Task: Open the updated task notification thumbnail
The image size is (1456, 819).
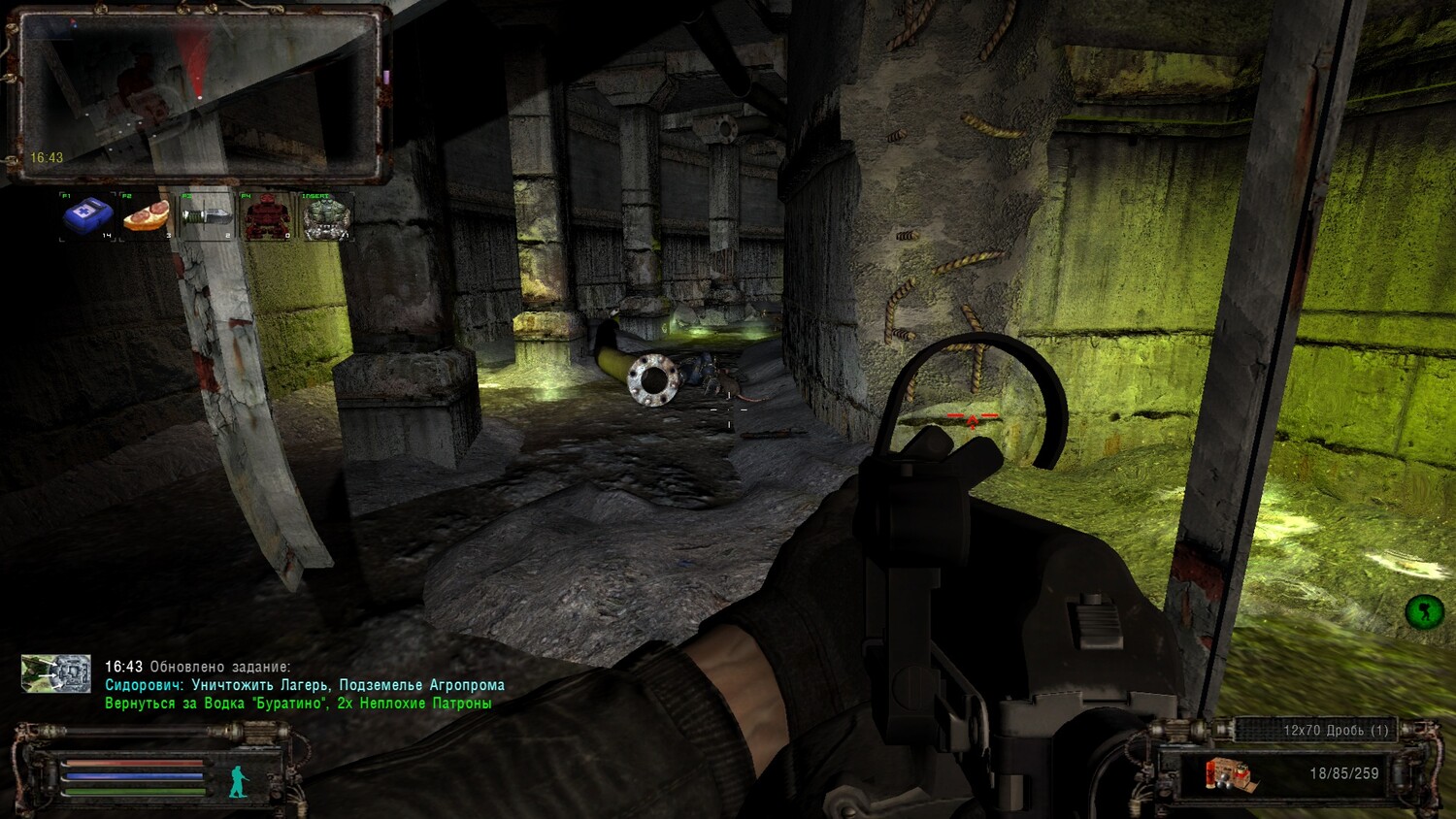Action: click(56, 673)
